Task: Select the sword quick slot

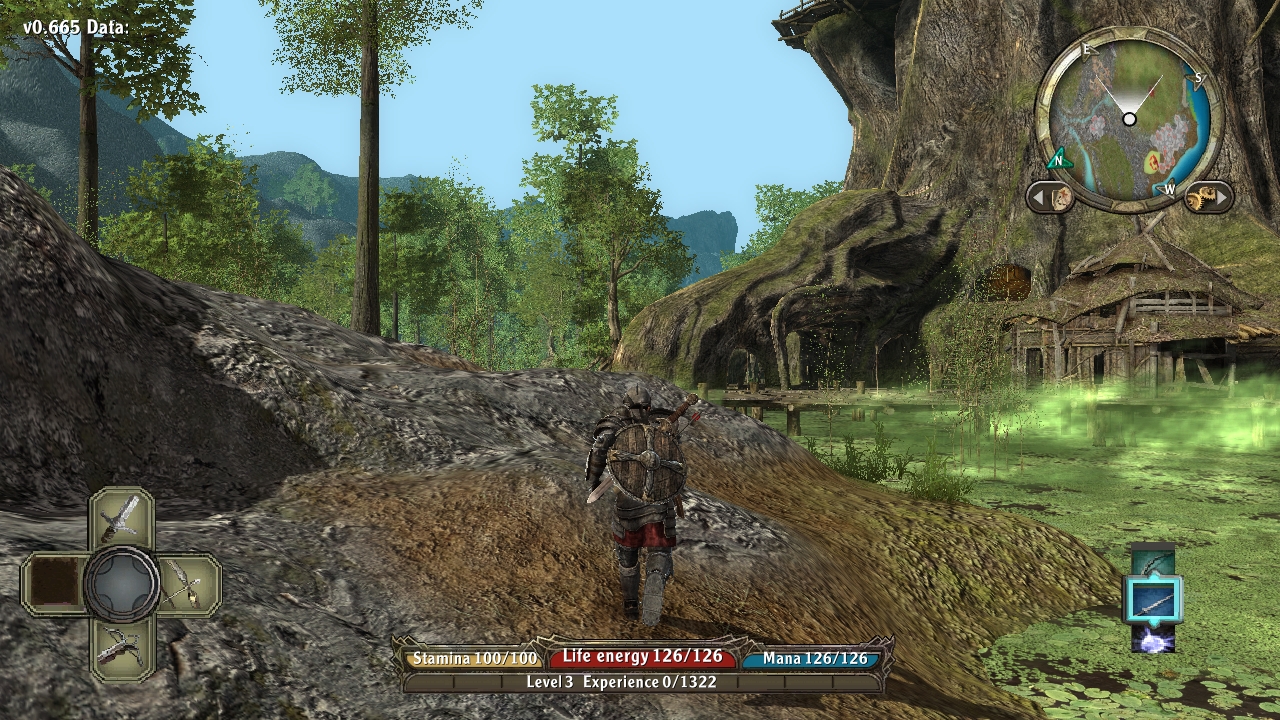Action: pos(121,518)
